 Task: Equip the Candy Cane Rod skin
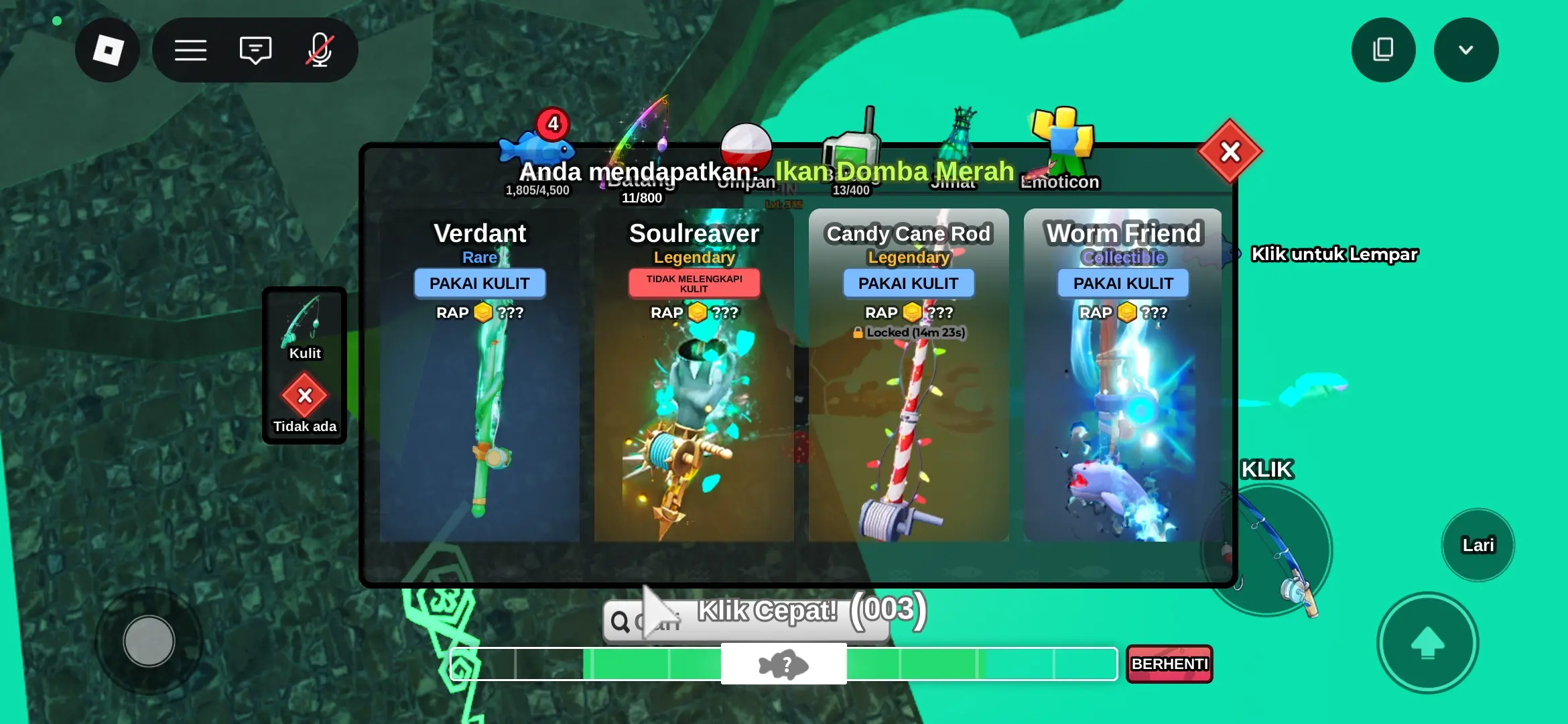point(908,284)
